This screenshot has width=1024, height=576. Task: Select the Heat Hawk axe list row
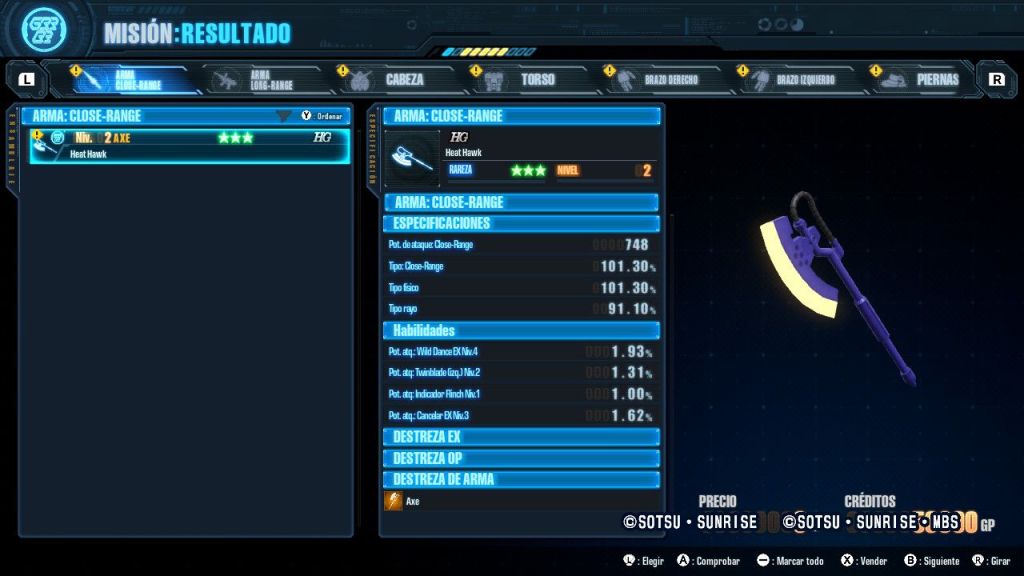[189, 145]
